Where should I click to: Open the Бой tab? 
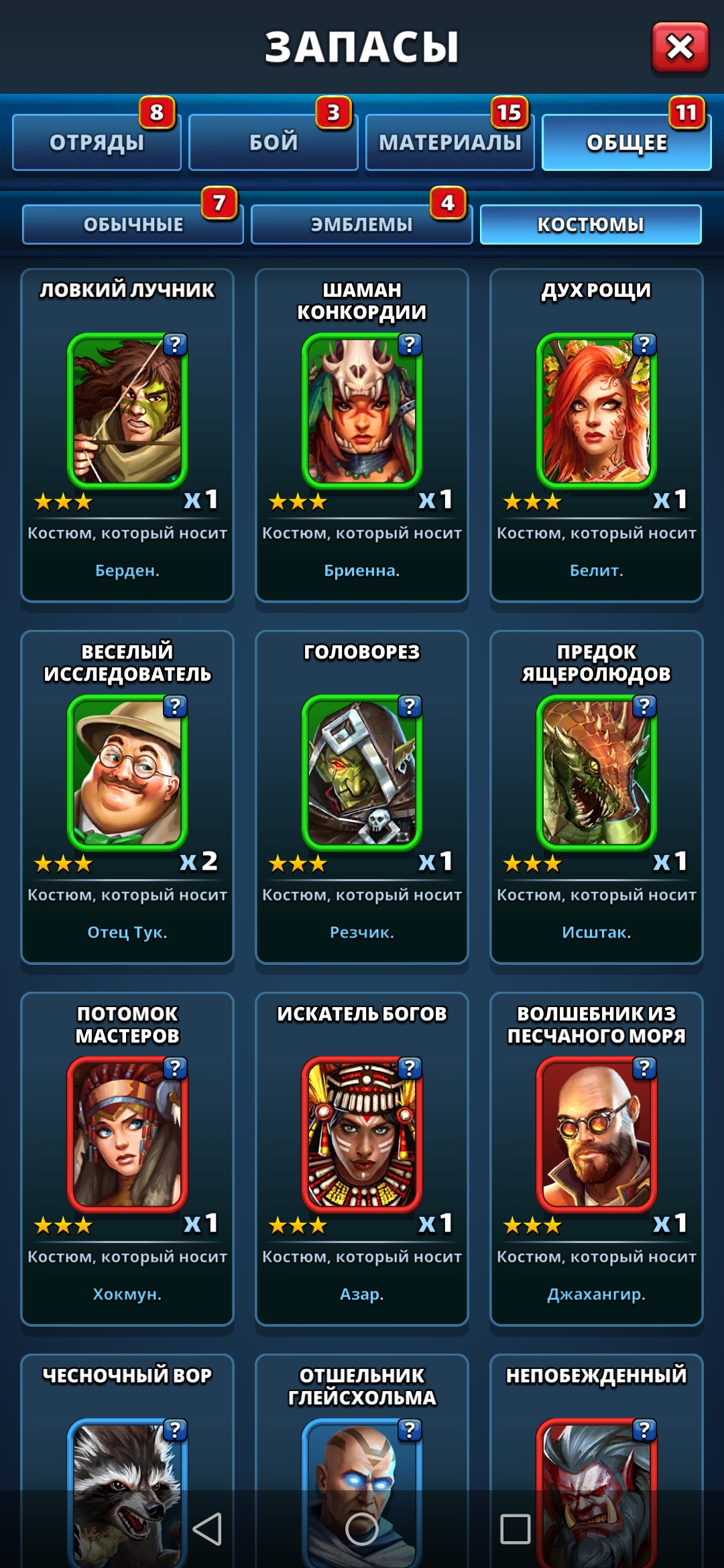274,142
